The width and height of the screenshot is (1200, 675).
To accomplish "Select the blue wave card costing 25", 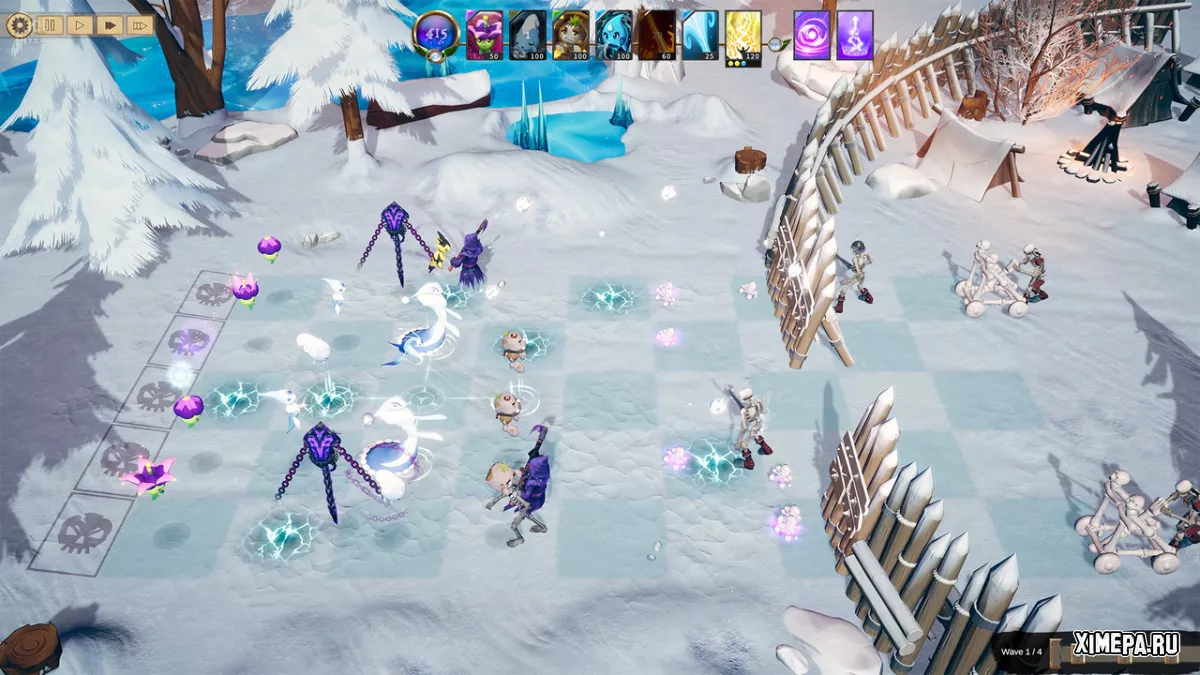I will coord(700,35).
